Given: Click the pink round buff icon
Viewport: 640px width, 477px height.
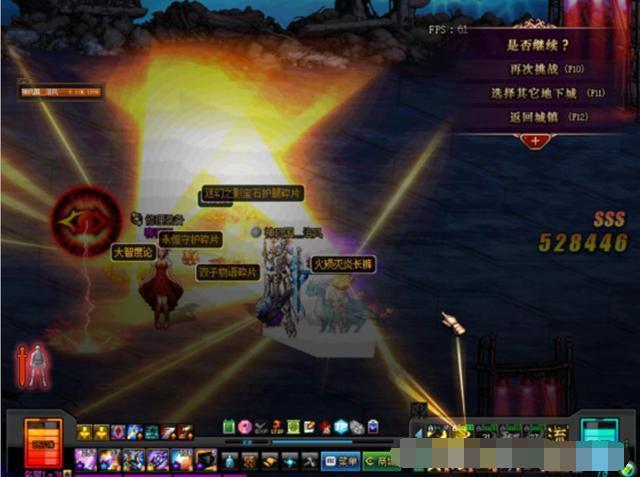Looking at the screenshot, I should pos(243,426).
